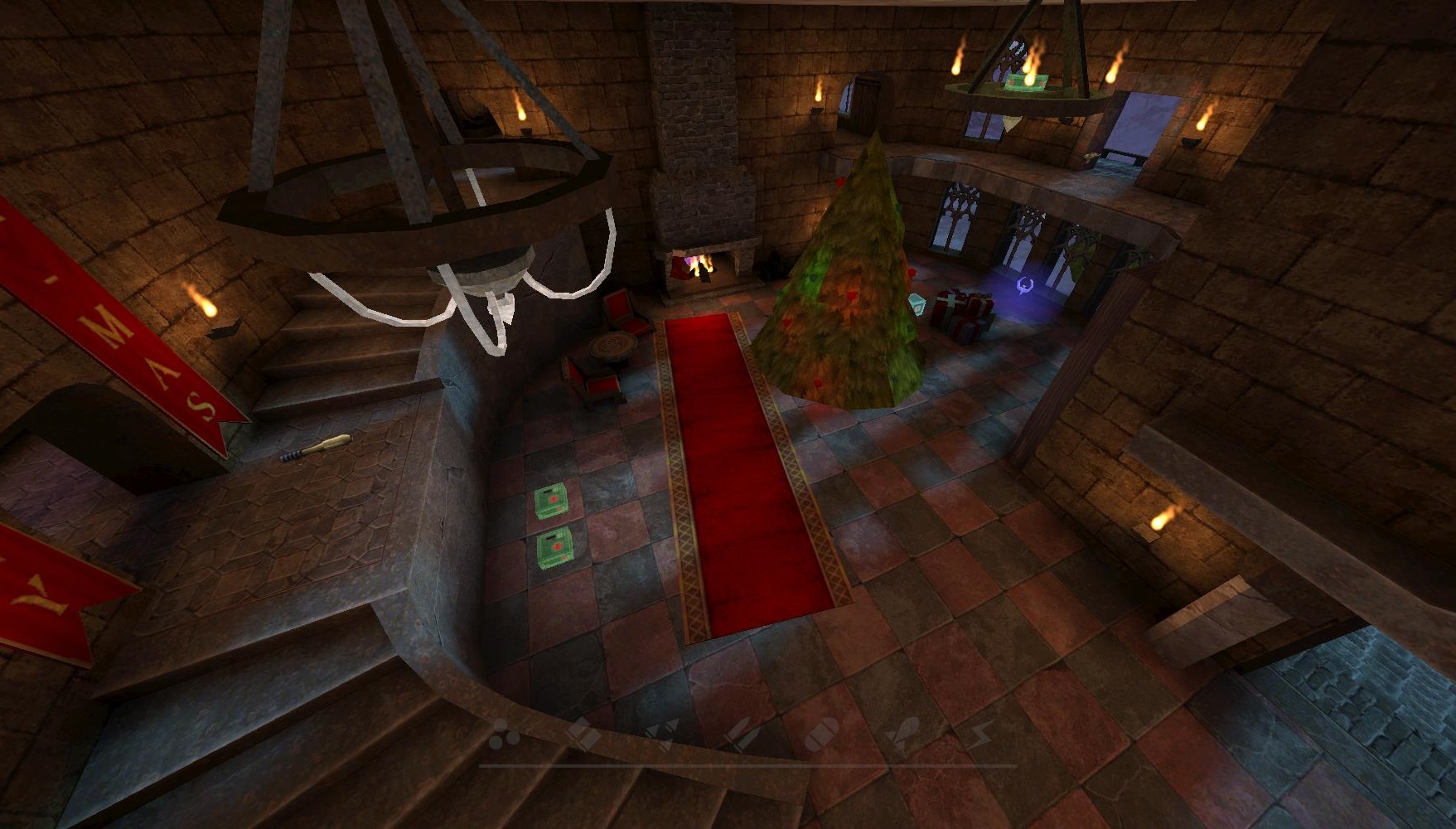Image resolution: width=1456 pixels, height=829 pixels.
Task: Select the twin nails weapon icon
Action: point(663,734)
